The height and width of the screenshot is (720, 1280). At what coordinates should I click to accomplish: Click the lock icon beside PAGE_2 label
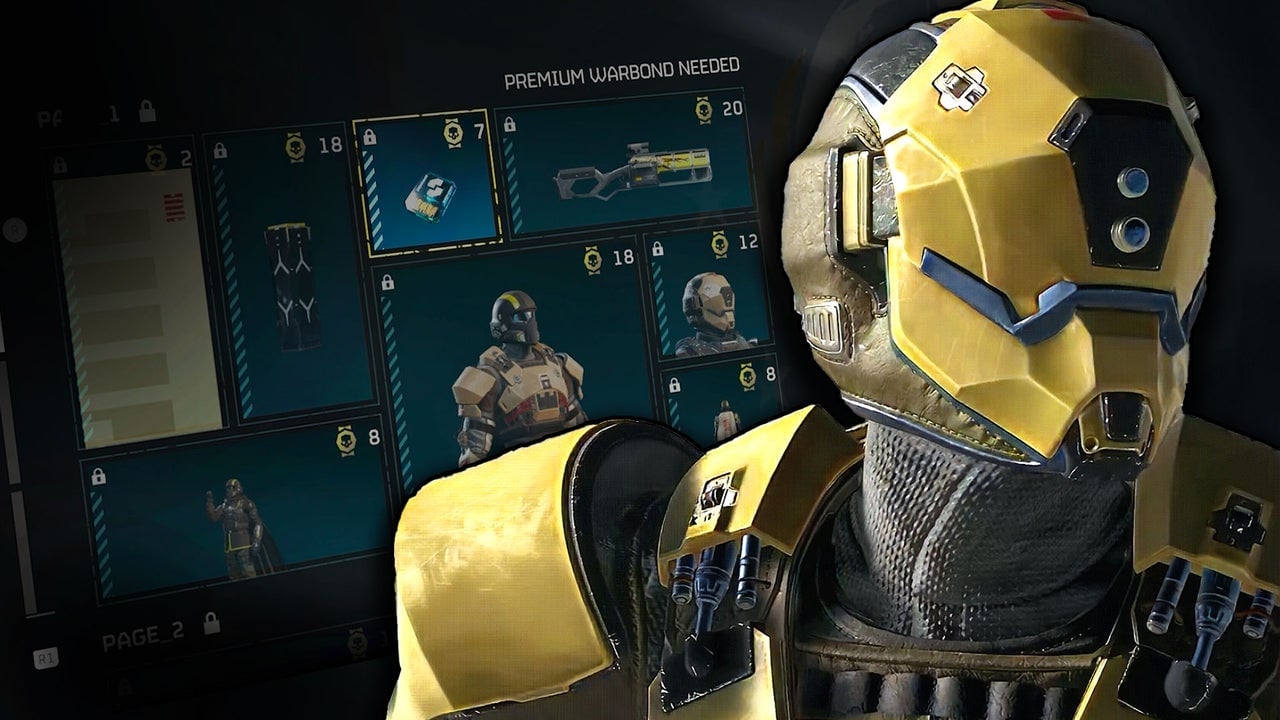pos(210,623)
